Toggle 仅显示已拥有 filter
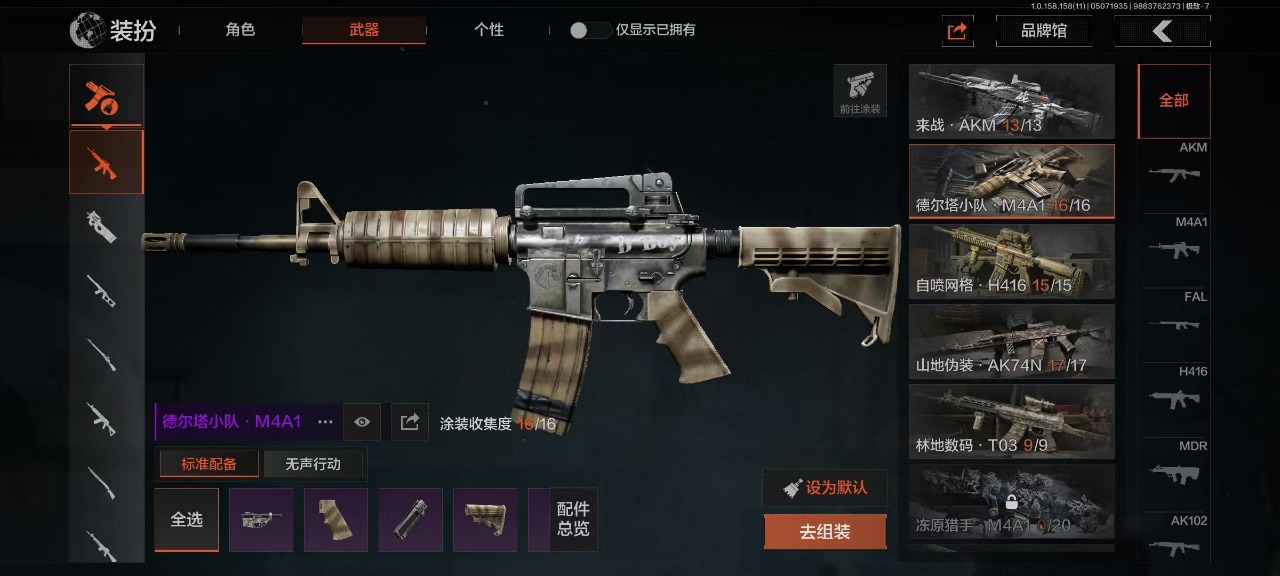Image resolution: width=1280 pixels, height=576 pixels. (x=590, y=30)
